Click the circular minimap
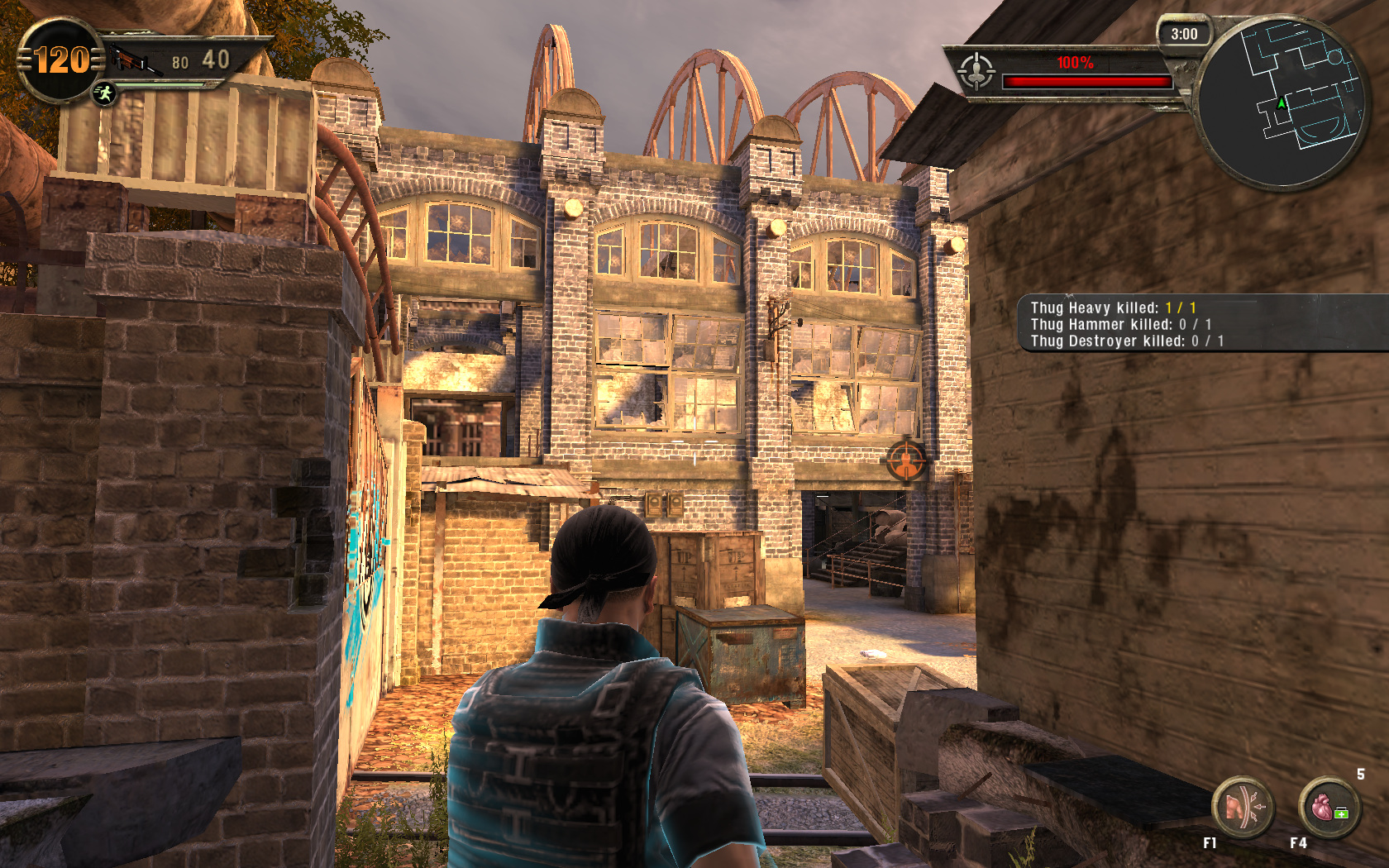1389x868 pixels. (x=1282, y=102)
